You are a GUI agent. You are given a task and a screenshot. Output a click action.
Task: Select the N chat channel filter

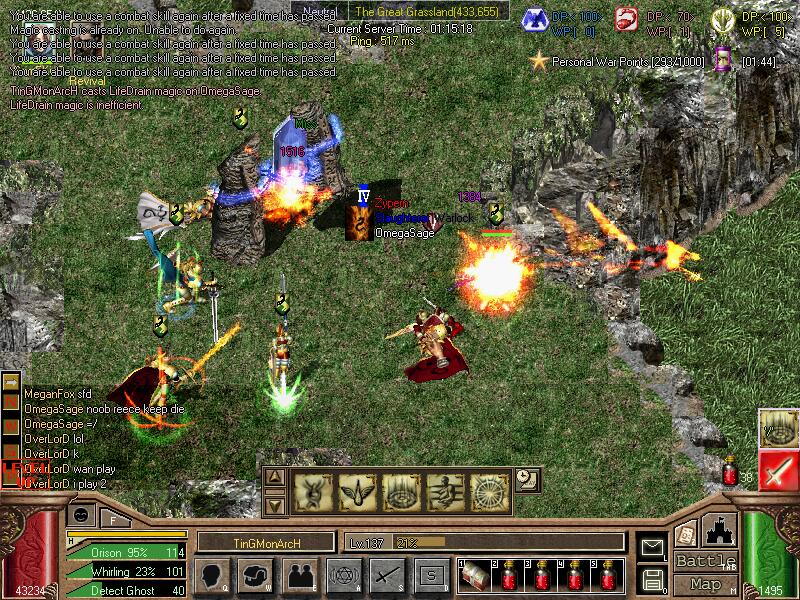(11, 401)
